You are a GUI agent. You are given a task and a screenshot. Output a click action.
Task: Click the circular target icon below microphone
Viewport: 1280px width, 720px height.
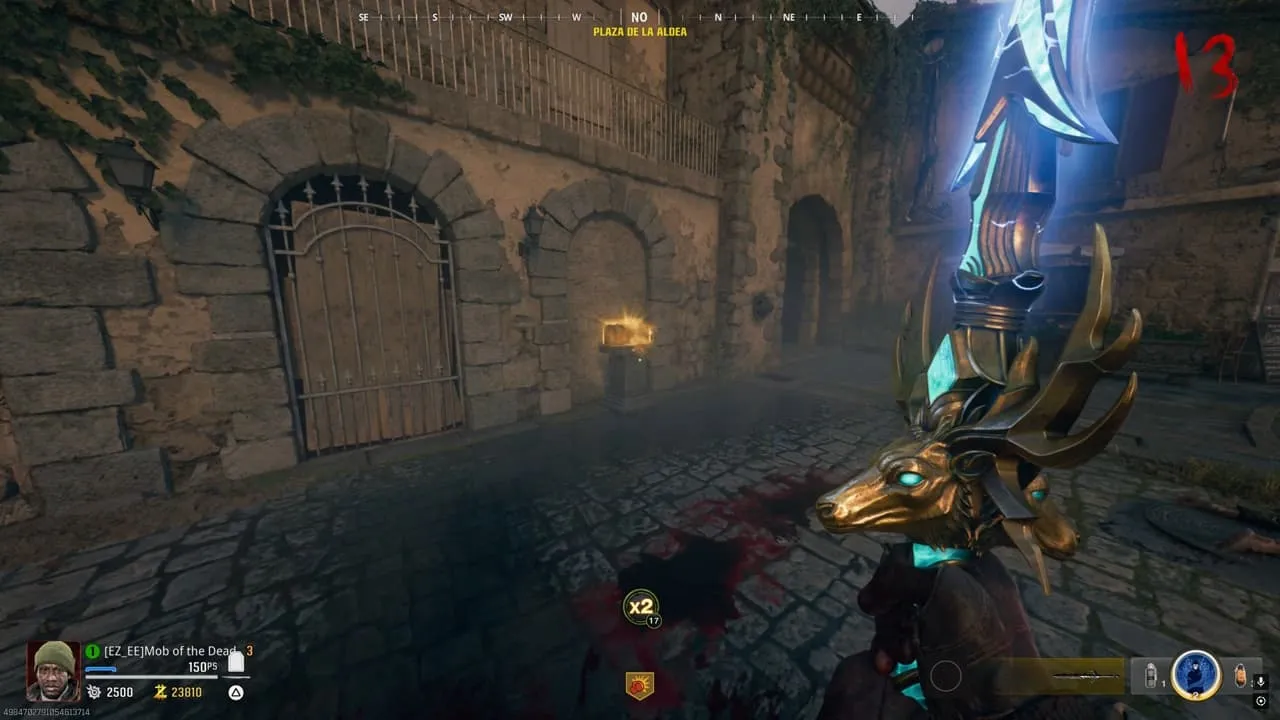pos(1260,701)
